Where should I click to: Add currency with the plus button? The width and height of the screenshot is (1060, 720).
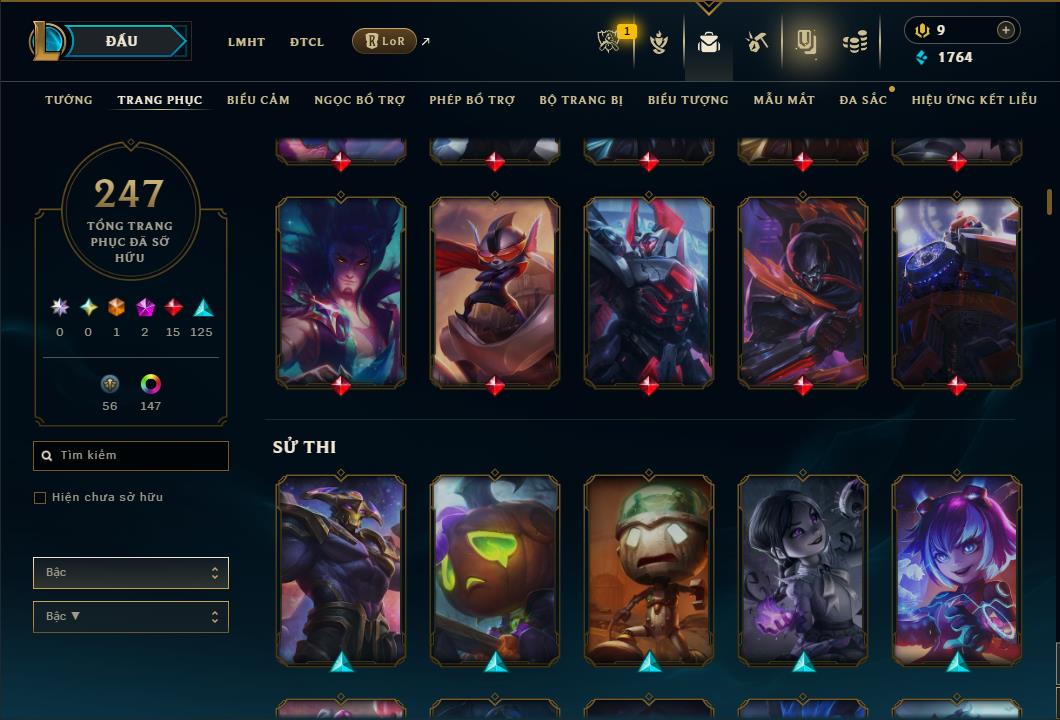[1006, 30]
